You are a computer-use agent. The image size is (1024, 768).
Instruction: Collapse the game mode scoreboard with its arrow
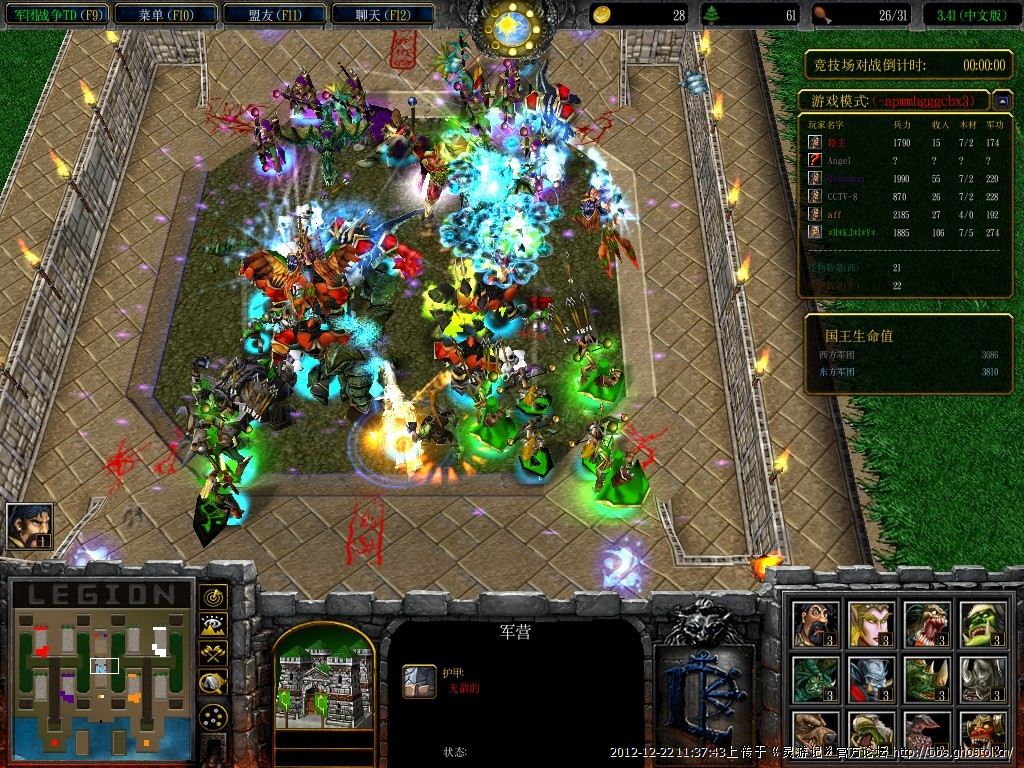pyautogui.click(x=1000, y=101)
